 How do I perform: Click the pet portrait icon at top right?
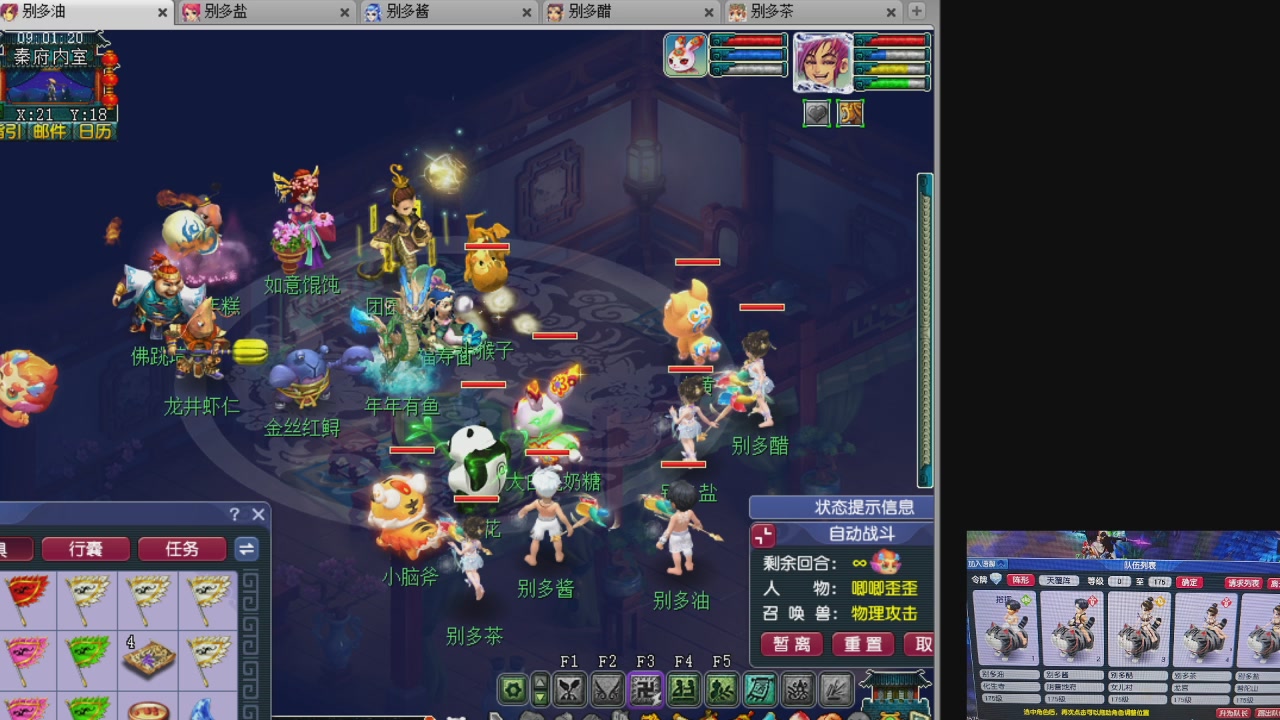[686, 55]
